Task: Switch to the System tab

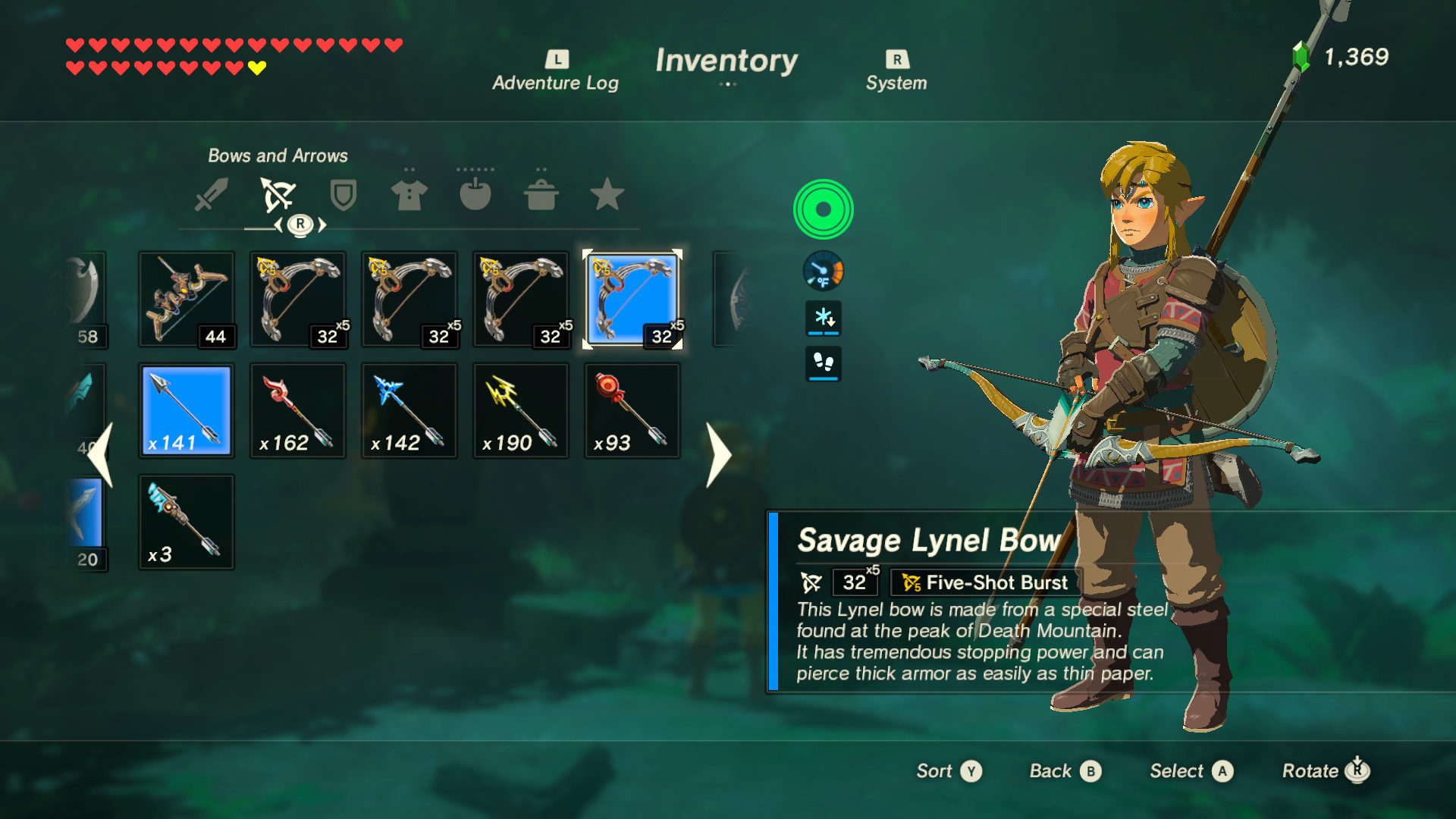Action: (896, 68)
